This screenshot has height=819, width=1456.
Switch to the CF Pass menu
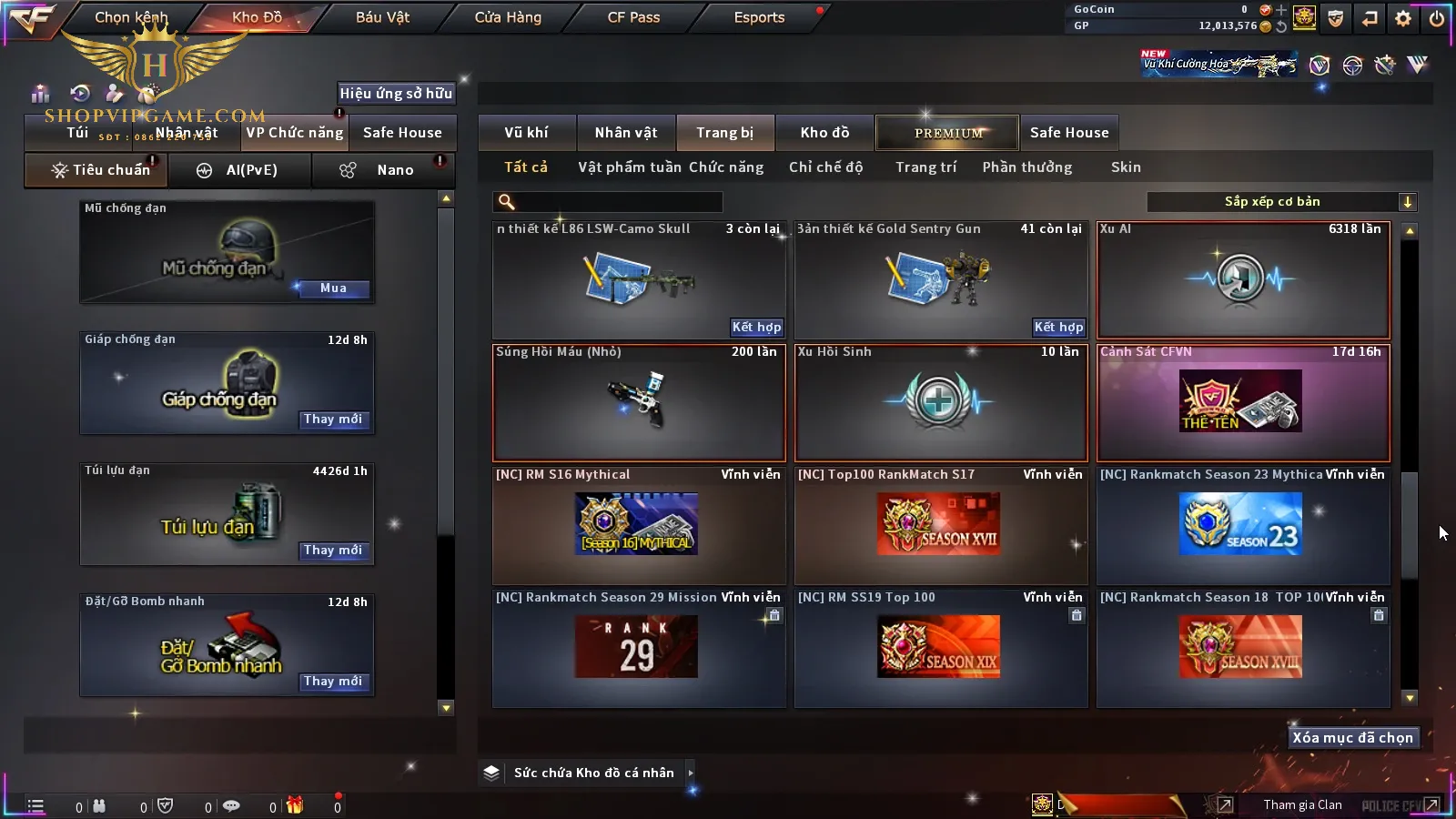coord(633,17)
